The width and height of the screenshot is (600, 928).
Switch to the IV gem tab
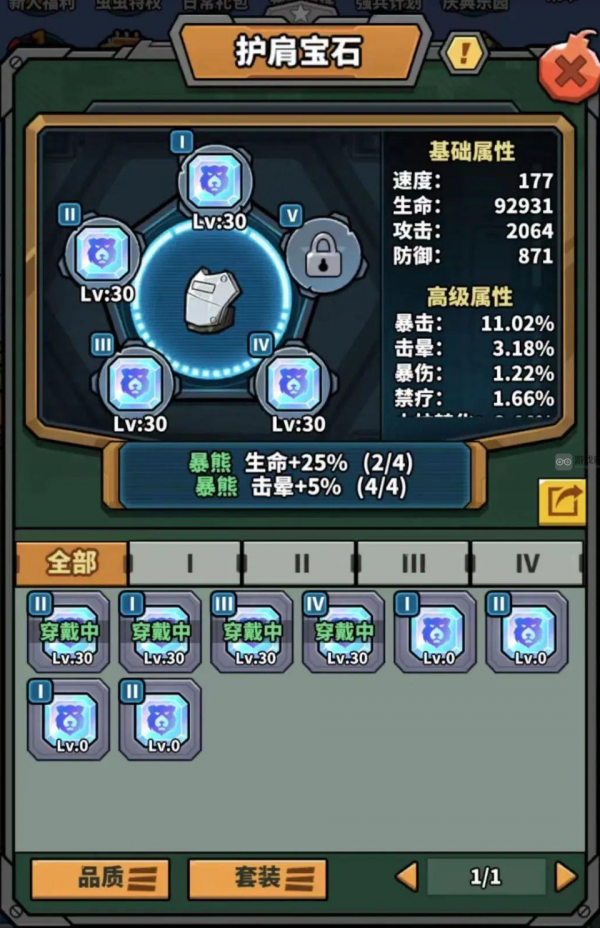pyautogui.click(x=527, y=564)
